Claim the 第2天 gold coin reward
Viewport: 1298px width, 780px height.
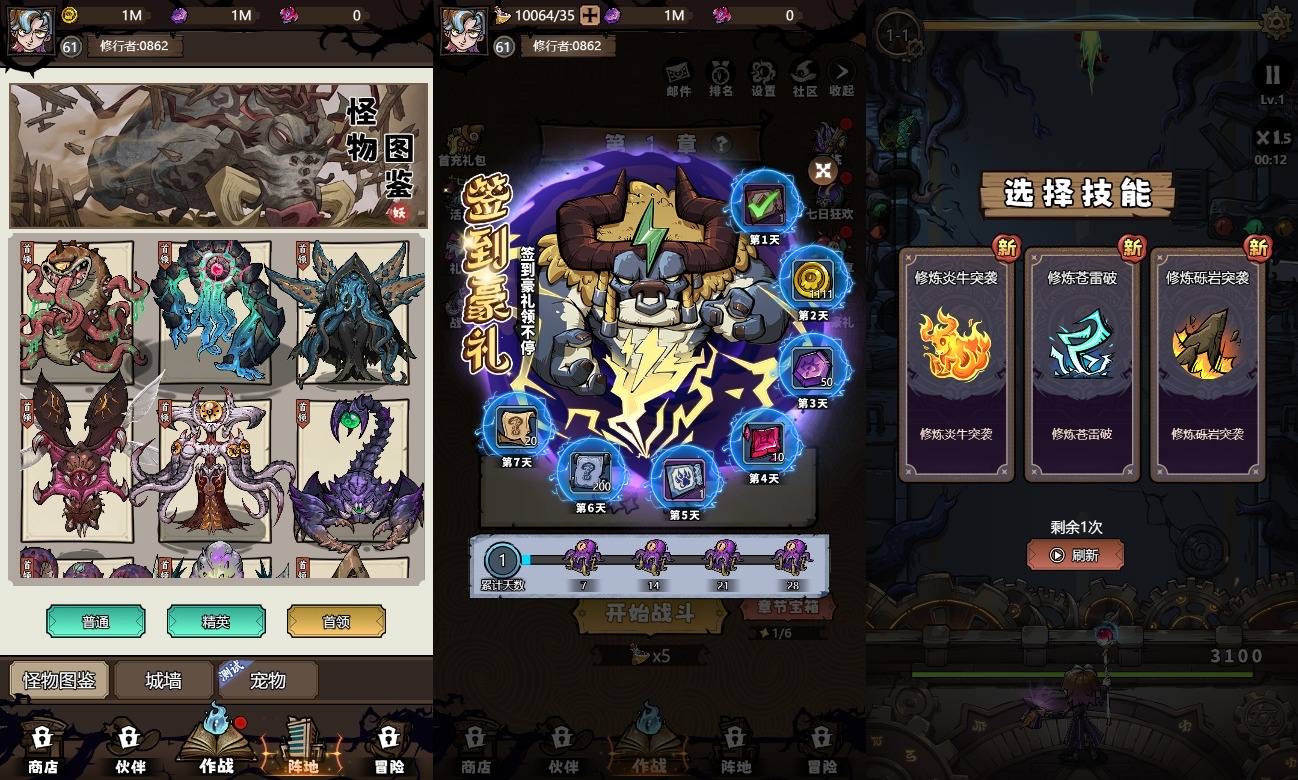(812, 282)
